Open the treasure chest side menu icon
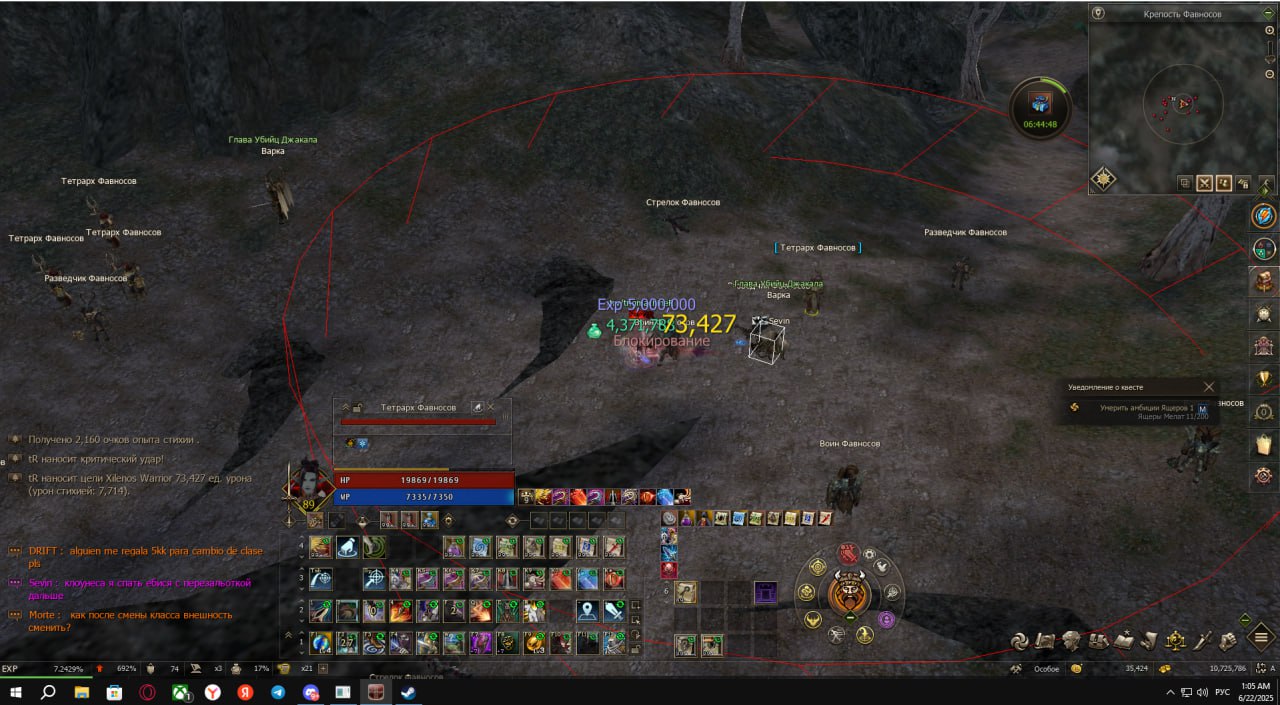Screen dimensions: 1280x705 [x=1264, y=281]
